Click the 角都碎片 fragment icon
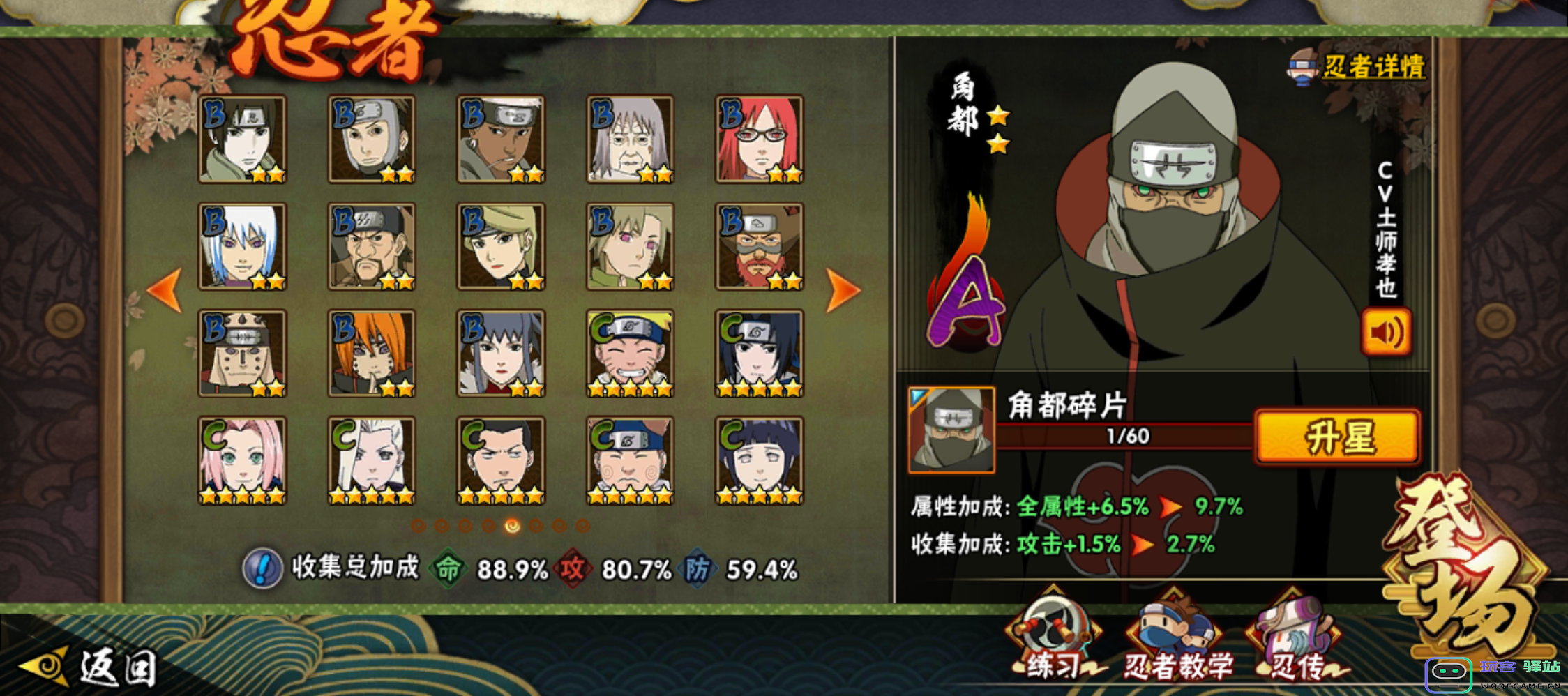The width and height of the screenshot is (1568, 696). [951, 430]
